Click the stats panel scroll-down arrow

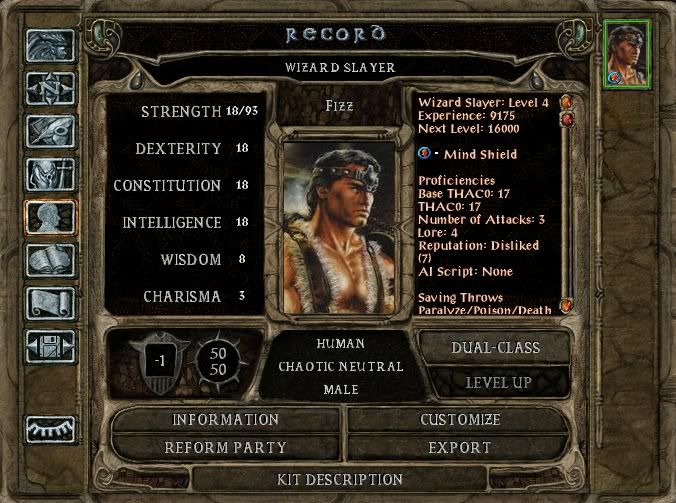pos(566,306)
